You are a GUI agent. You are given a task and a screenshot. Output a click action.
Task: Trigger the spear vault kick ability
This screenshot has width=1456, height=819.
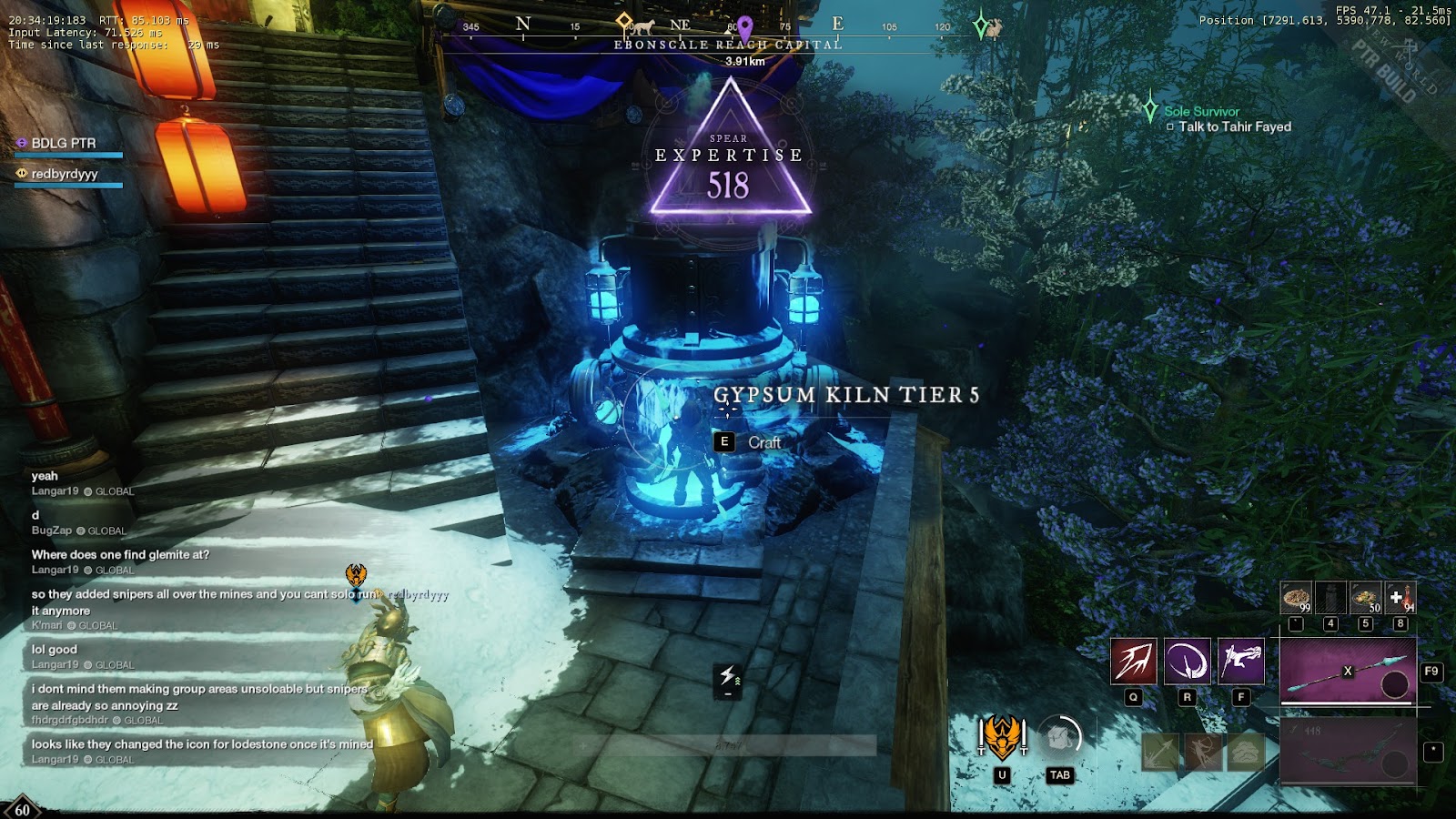point(1240,661)
